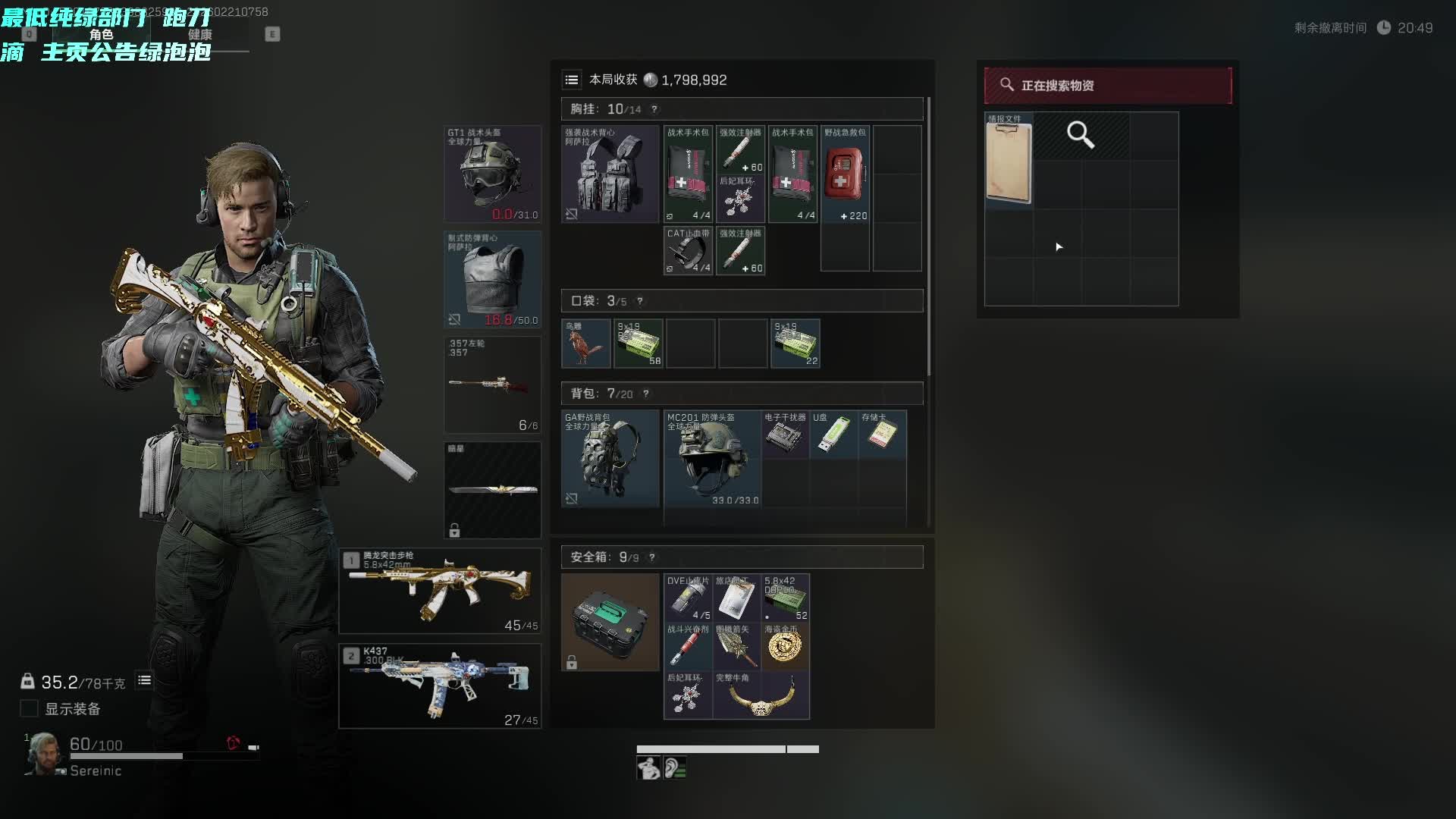Select the GA field backpack slot
This screenshot has height=819, width=1456.
click(x=610, y=458)
